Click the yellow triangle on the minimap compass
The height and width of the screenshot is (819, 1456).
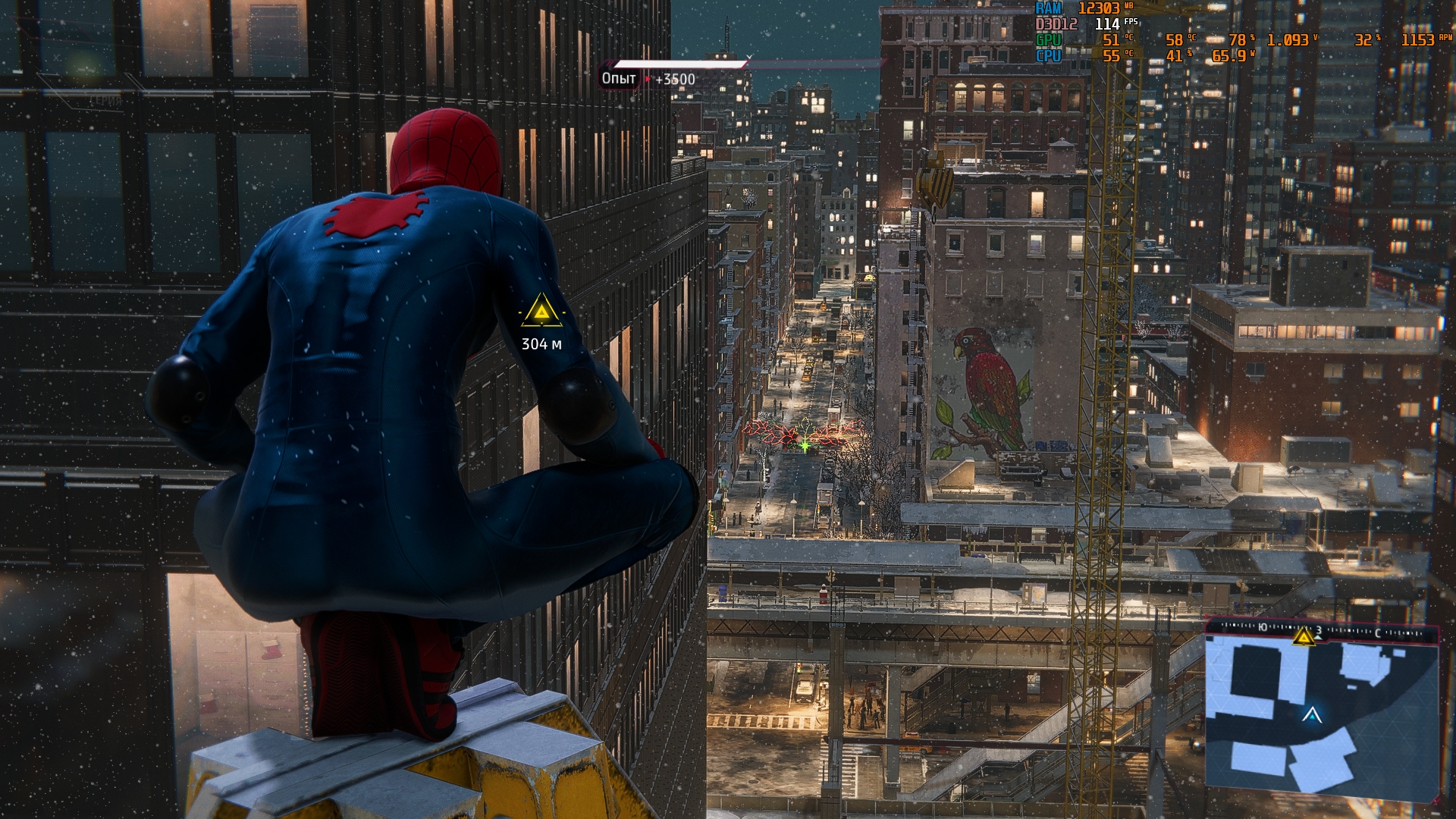pyautogui.click(x=1304, y=635)
